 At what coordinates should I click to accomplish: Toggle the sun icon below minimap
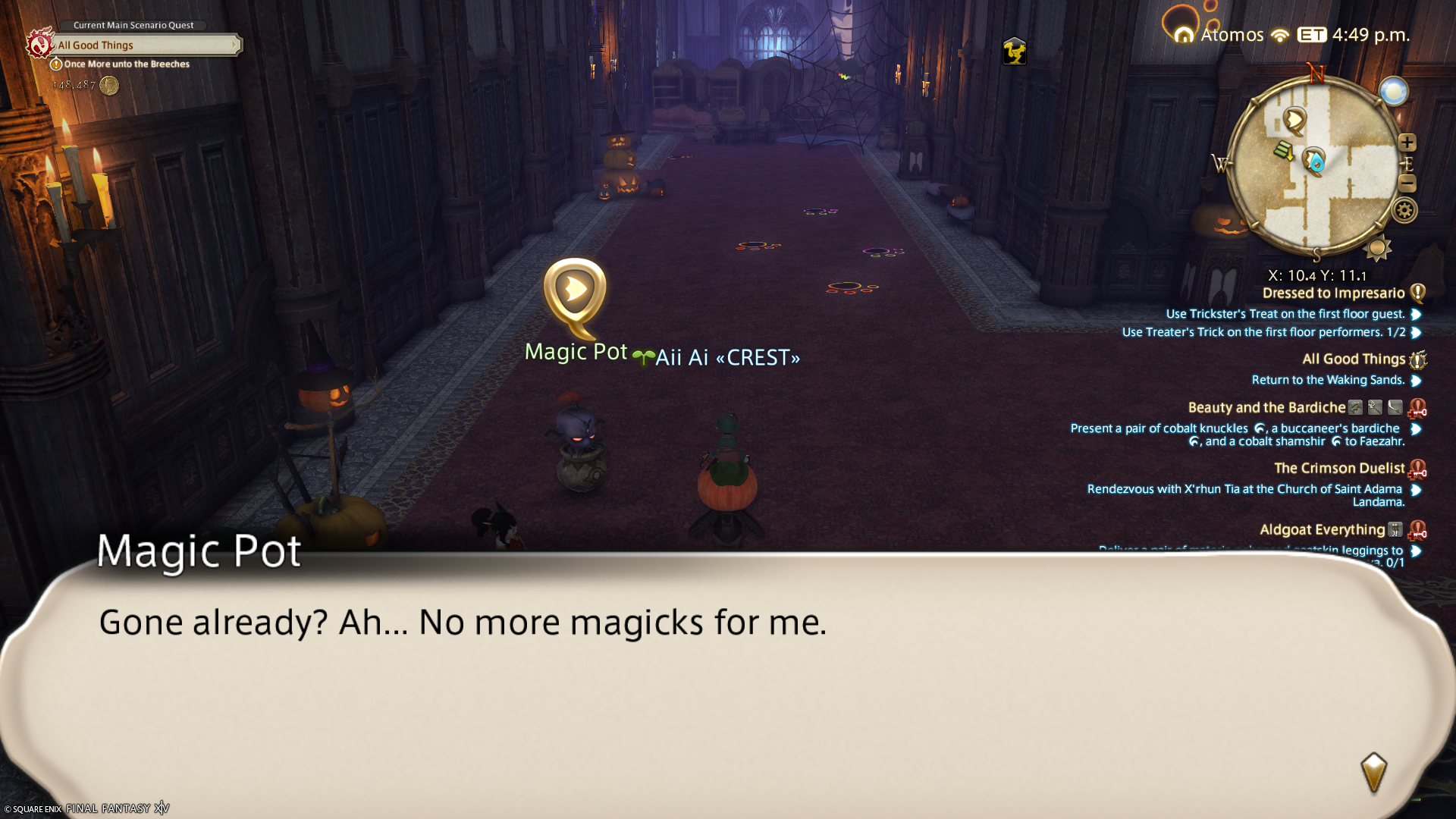click(1377, 248)
